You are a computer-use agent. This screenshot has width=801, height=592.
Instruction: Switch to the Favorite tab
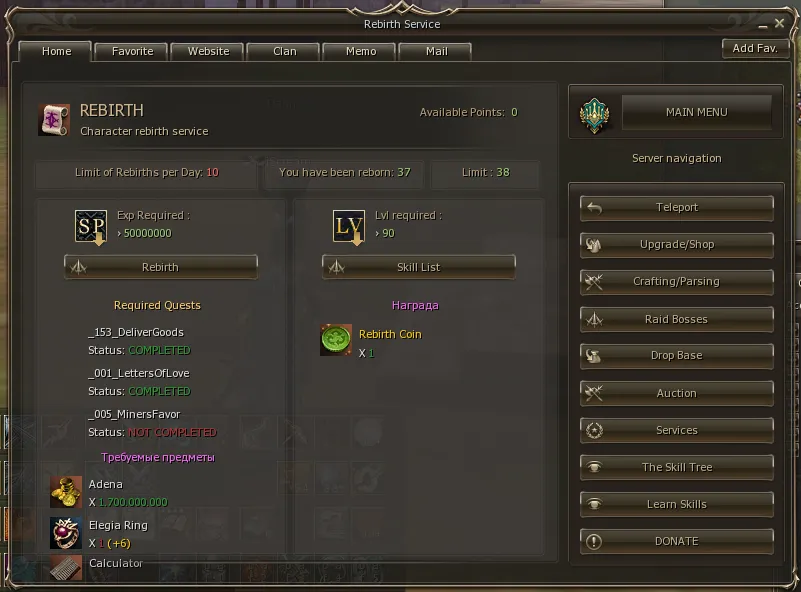click(133, 51)
